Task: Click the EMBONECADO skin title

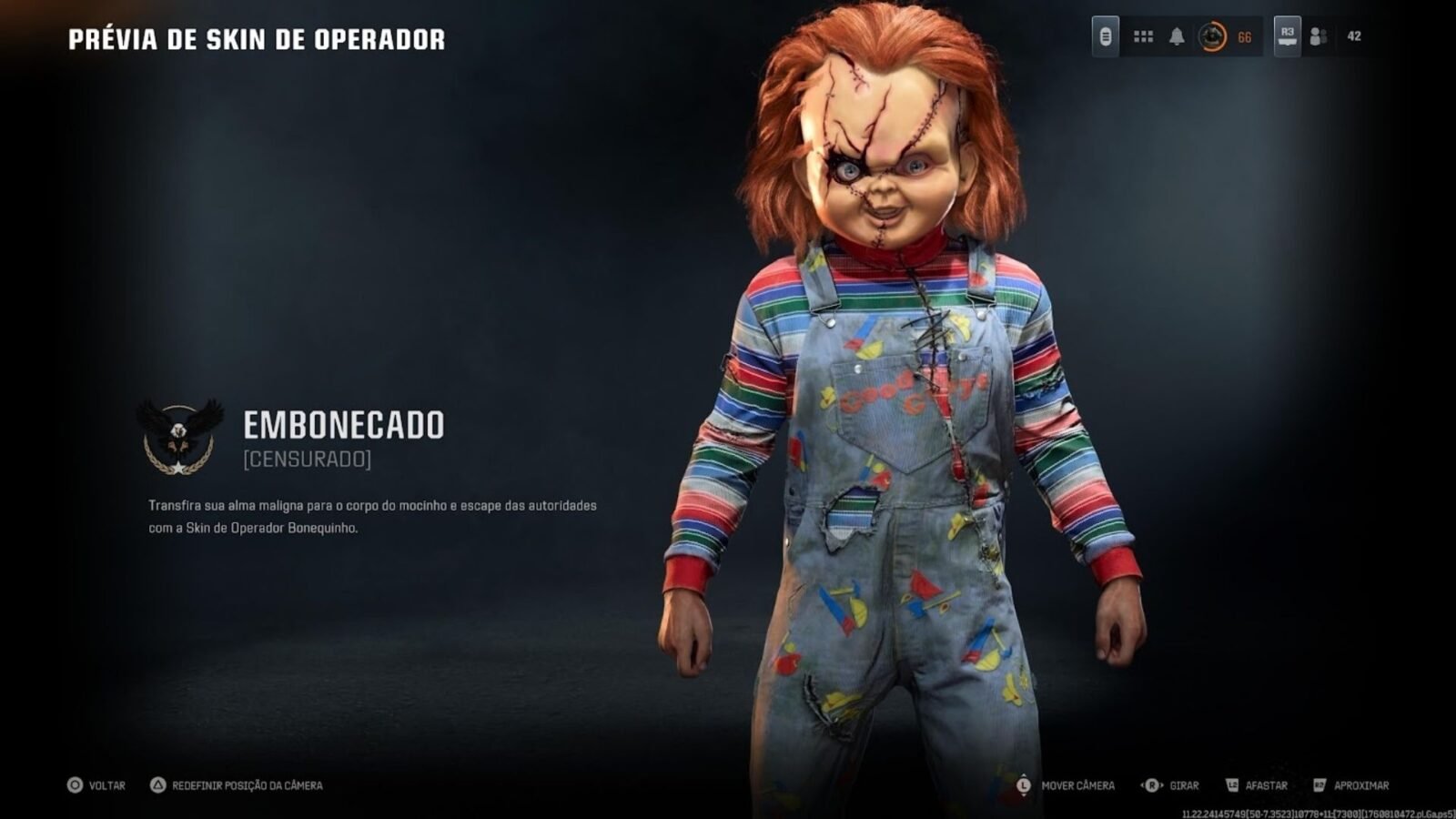Action: pyautogui.click(x=343, y=426)
